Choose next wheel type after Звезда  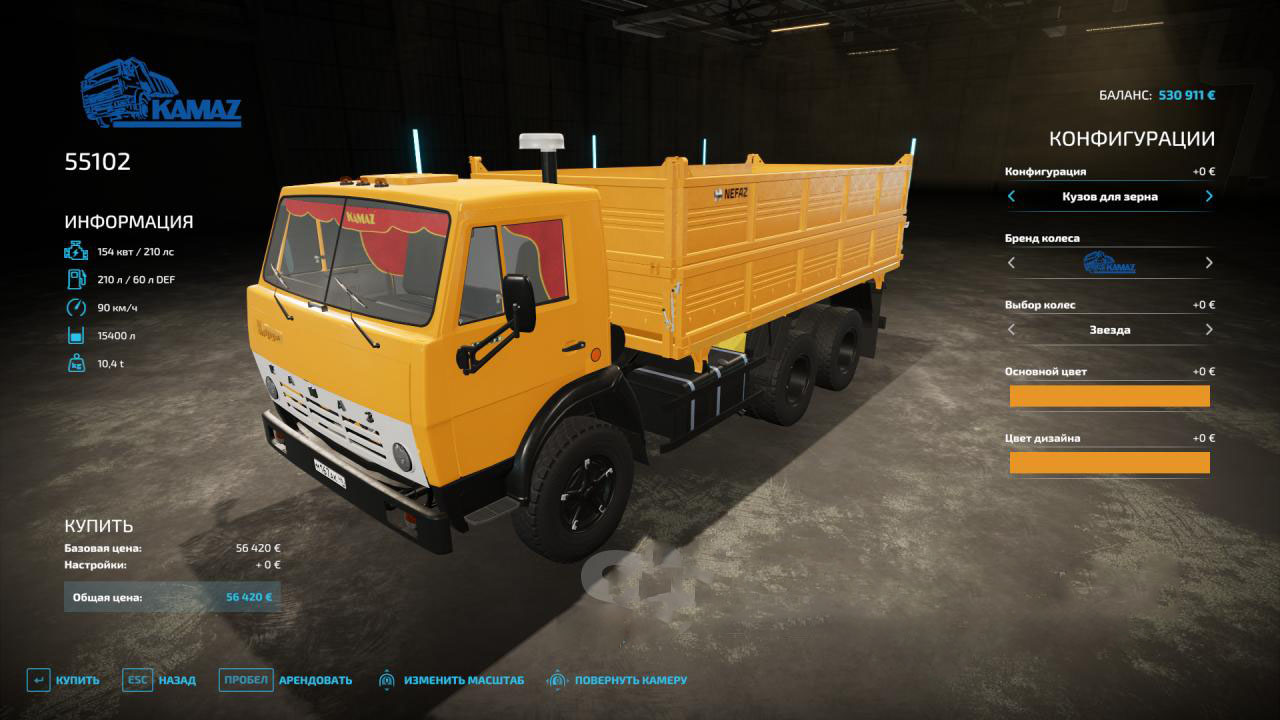(1209, 330)
